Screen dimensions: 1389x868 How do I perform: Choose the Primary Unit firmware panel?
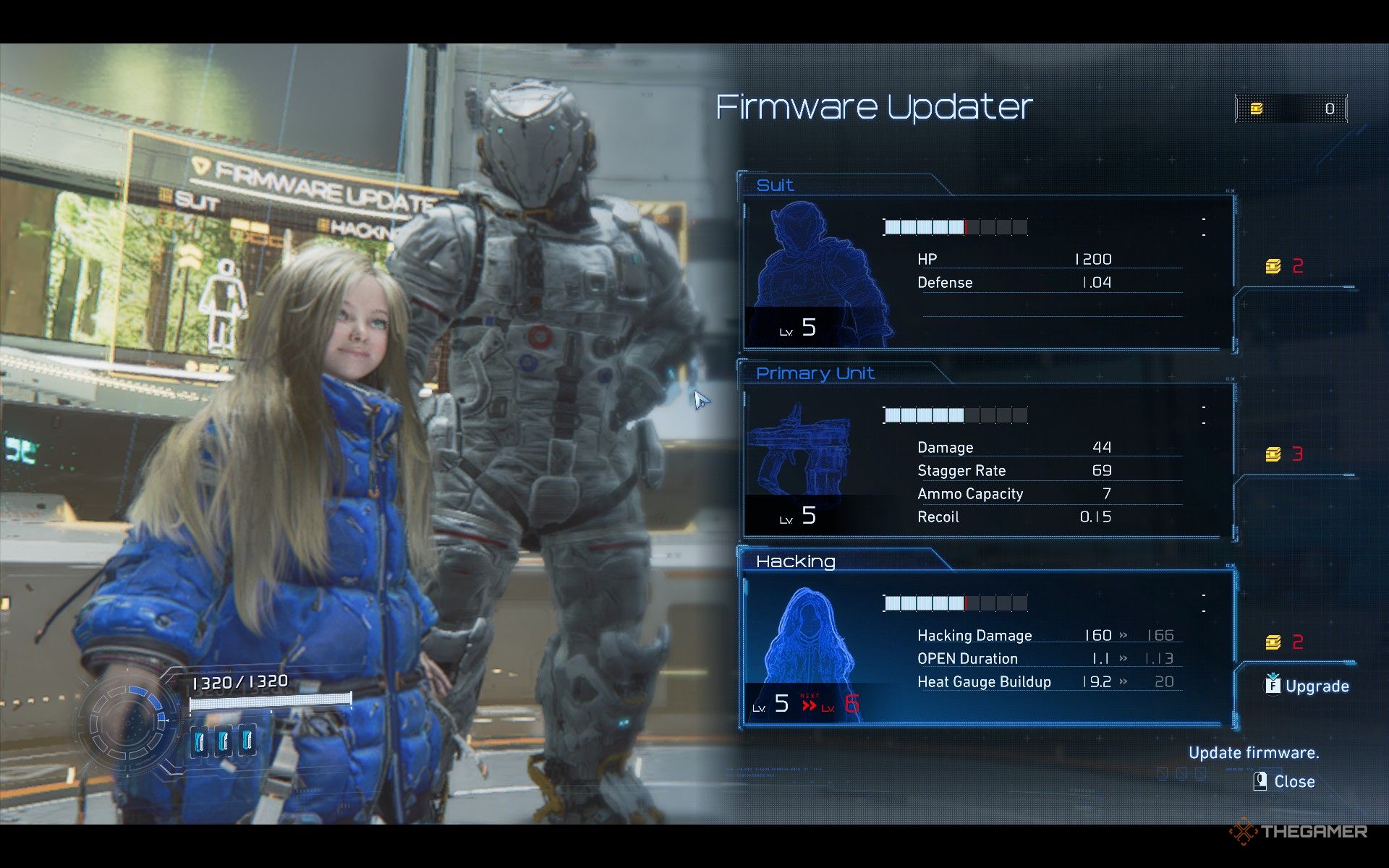(987, 461)
